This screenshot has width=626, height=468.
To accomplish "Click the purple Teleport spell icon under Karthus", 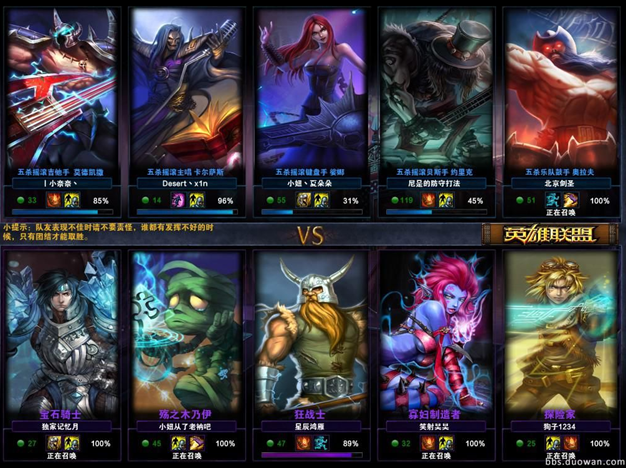I will [179, 201].
